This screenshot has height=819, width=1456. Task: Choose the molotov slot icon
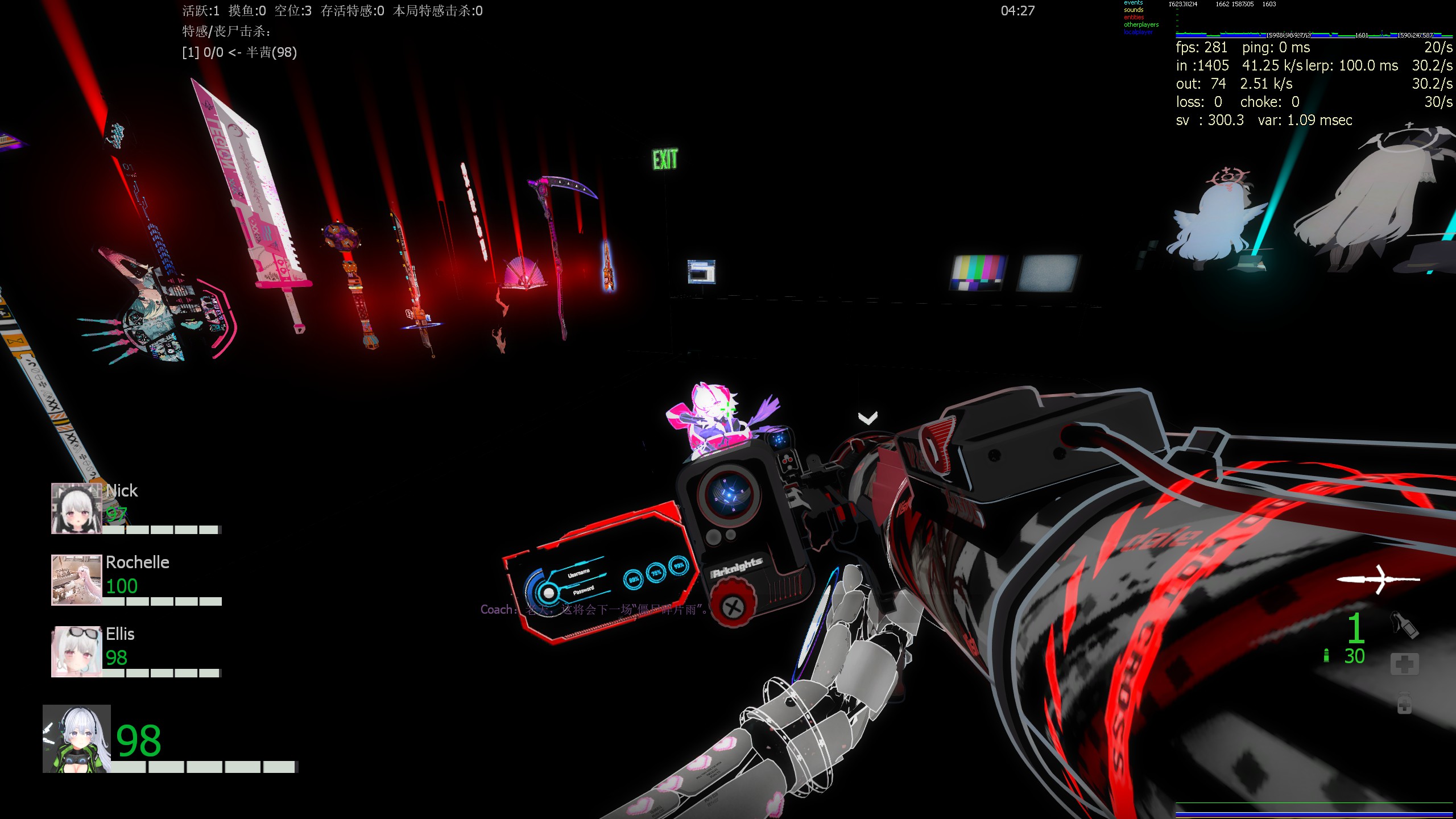(1404, 624)
